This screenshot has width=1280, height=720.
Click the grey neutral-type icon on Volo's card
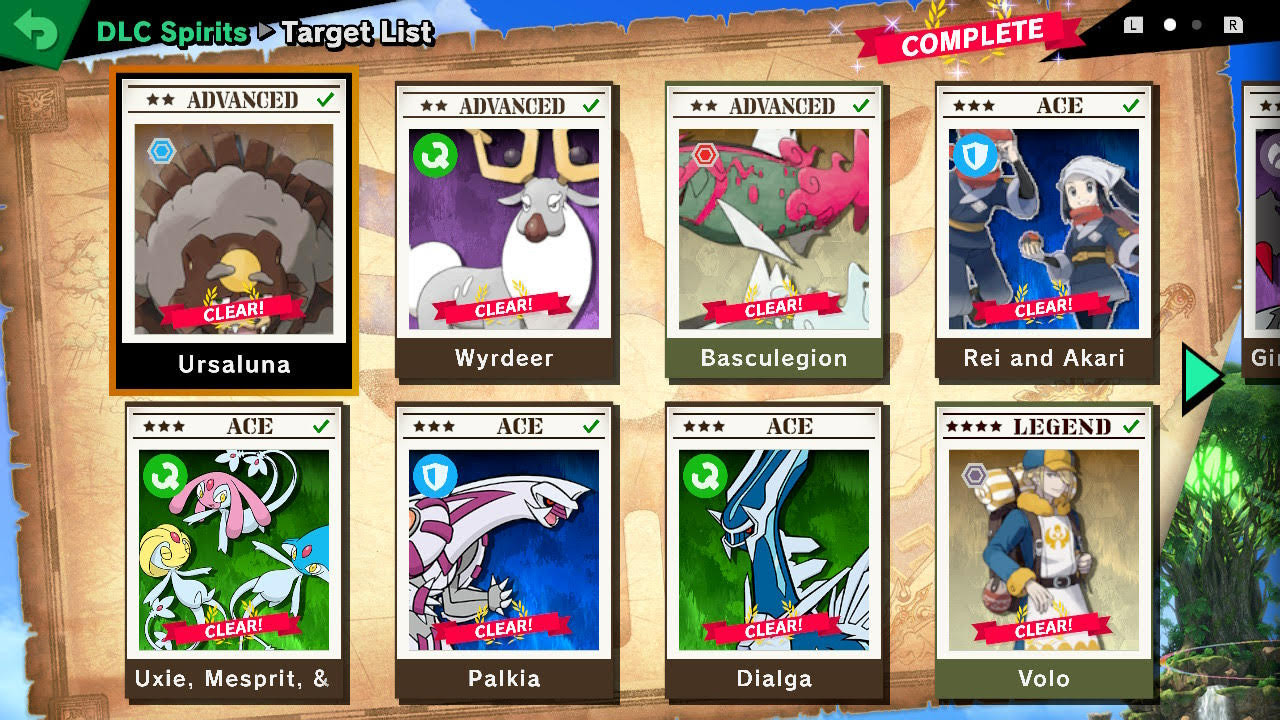coord(973,476)
